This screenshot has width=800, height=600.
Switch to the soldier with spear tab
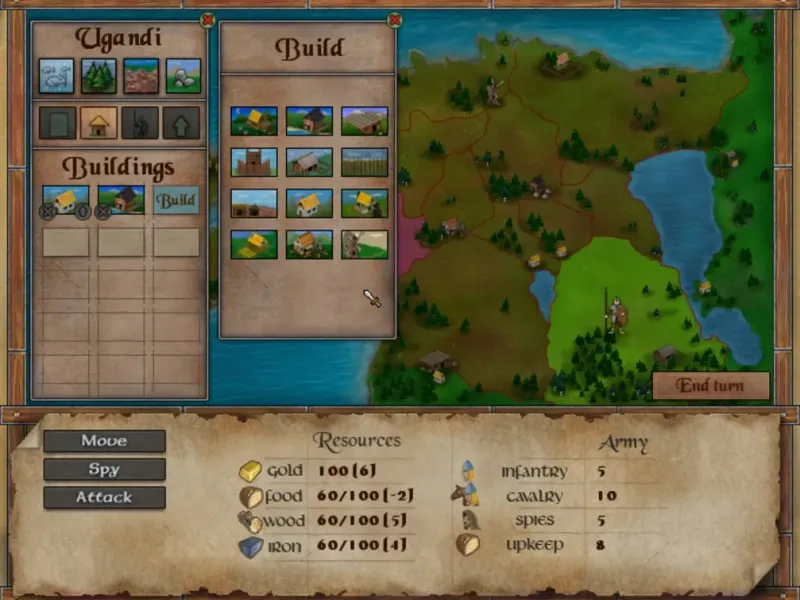point(140,123)
